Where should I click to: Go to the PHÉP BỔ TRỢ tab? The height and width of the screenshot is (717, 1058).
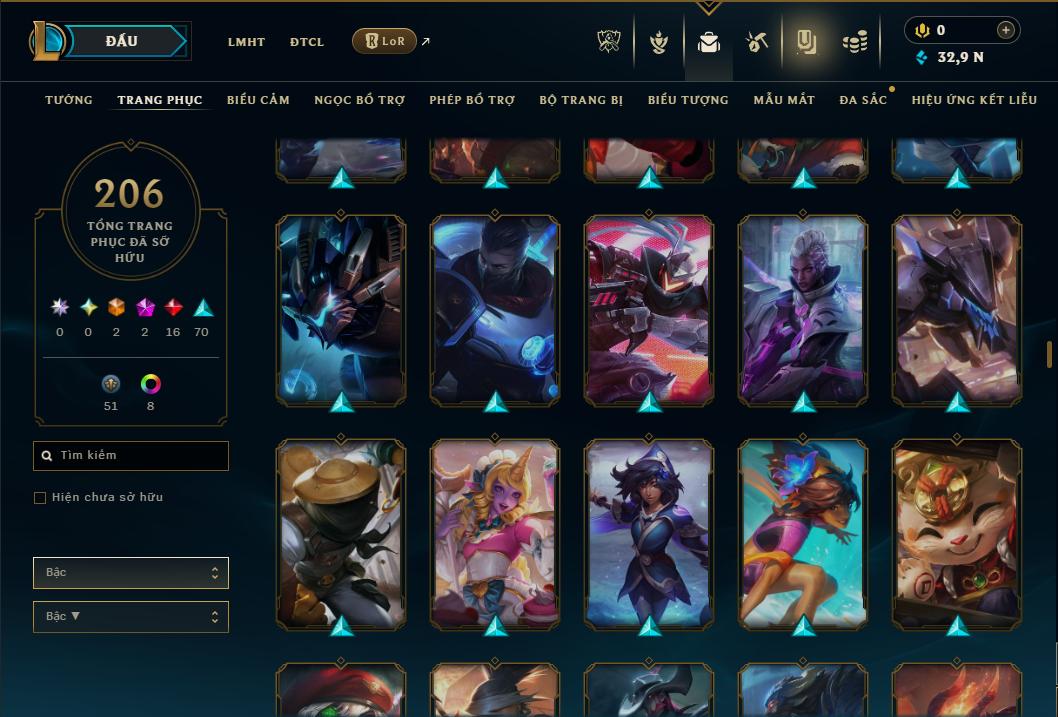(472, 100)
